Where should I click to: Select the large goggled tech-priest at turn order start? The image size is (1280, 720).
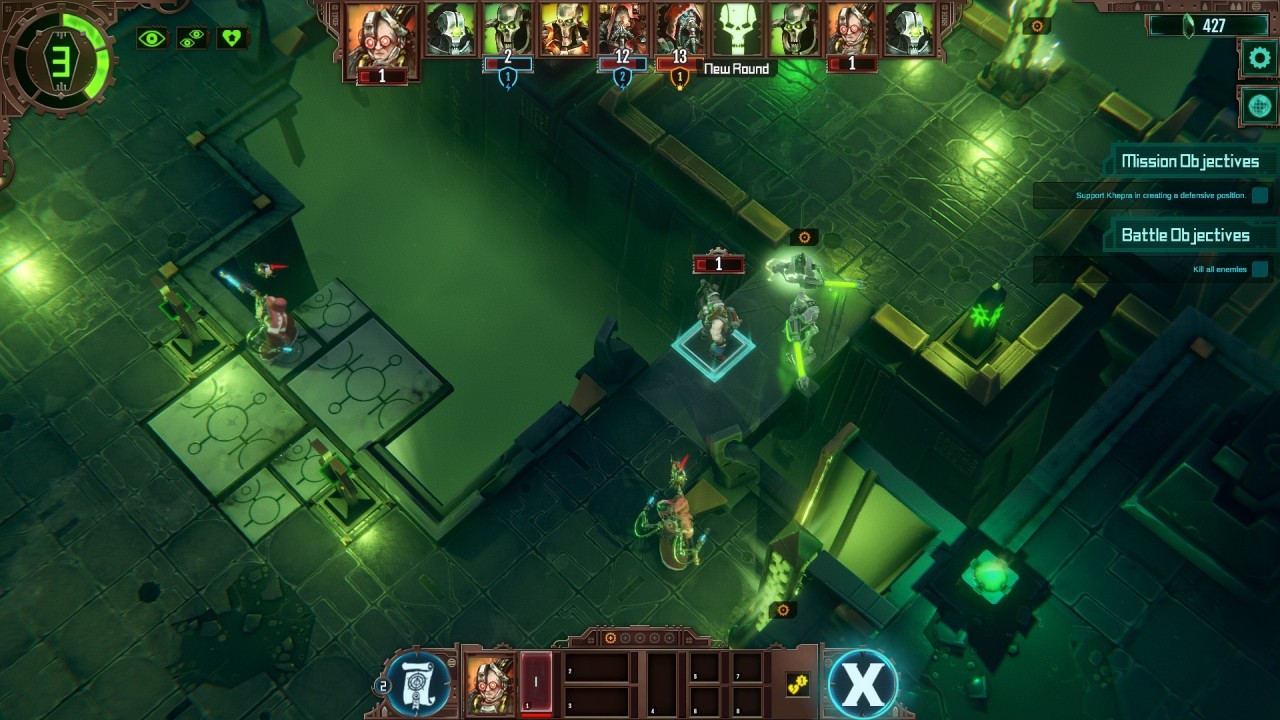pyautogui.click(x=381, y=36)
